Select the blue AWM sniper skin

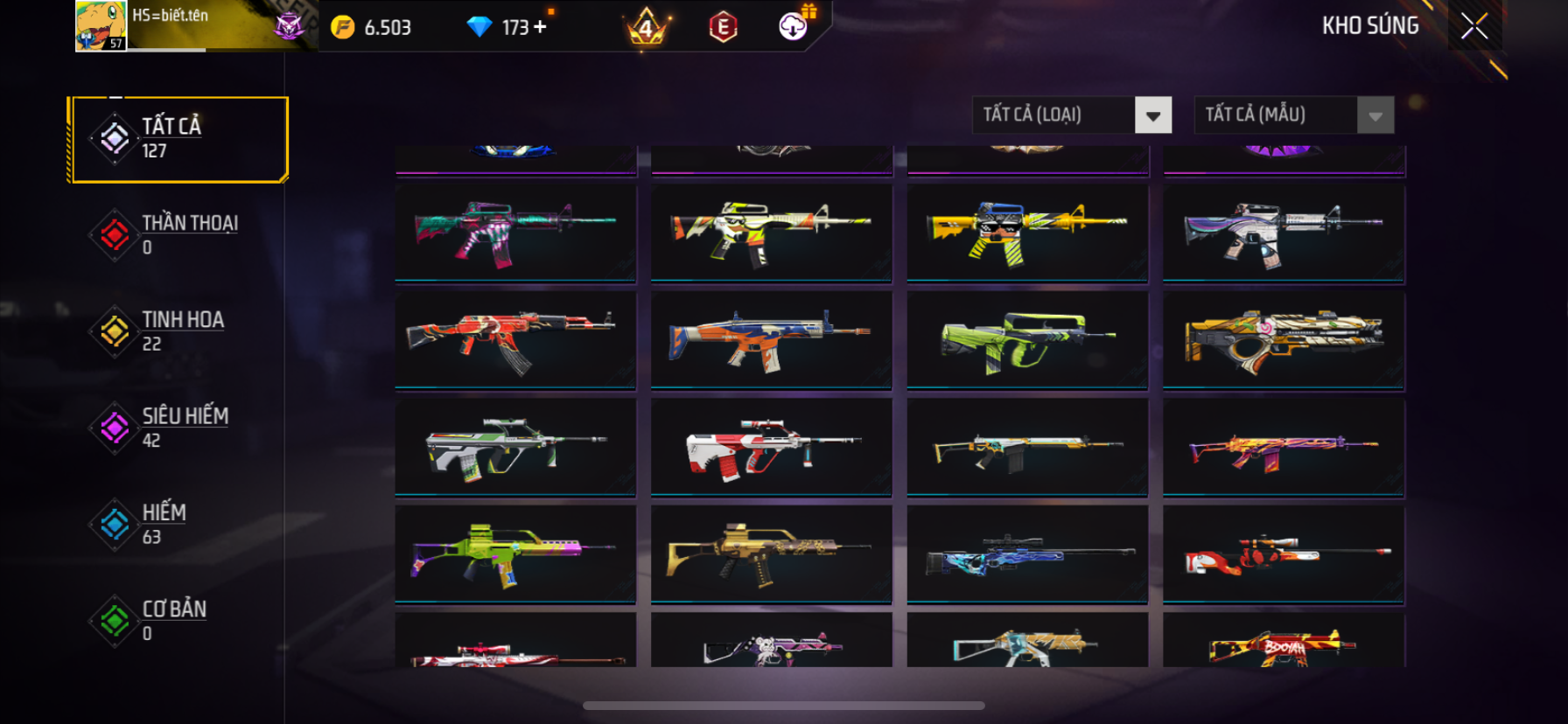(x=1027, y=553)
